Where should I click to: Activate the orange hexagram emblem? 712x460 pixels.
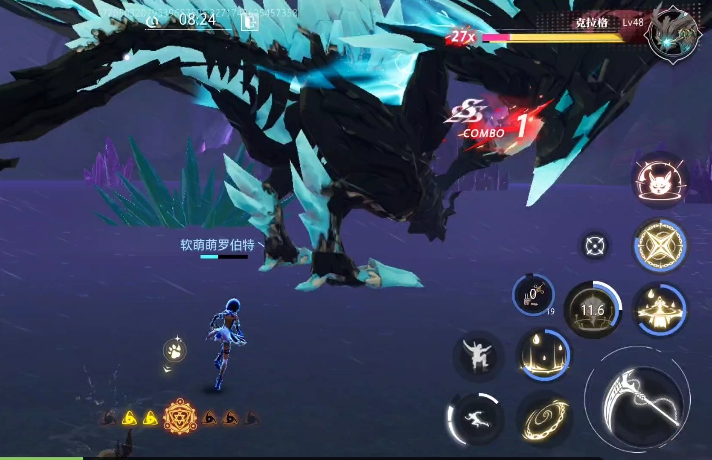pyautogui.click(x=181, y=414)
